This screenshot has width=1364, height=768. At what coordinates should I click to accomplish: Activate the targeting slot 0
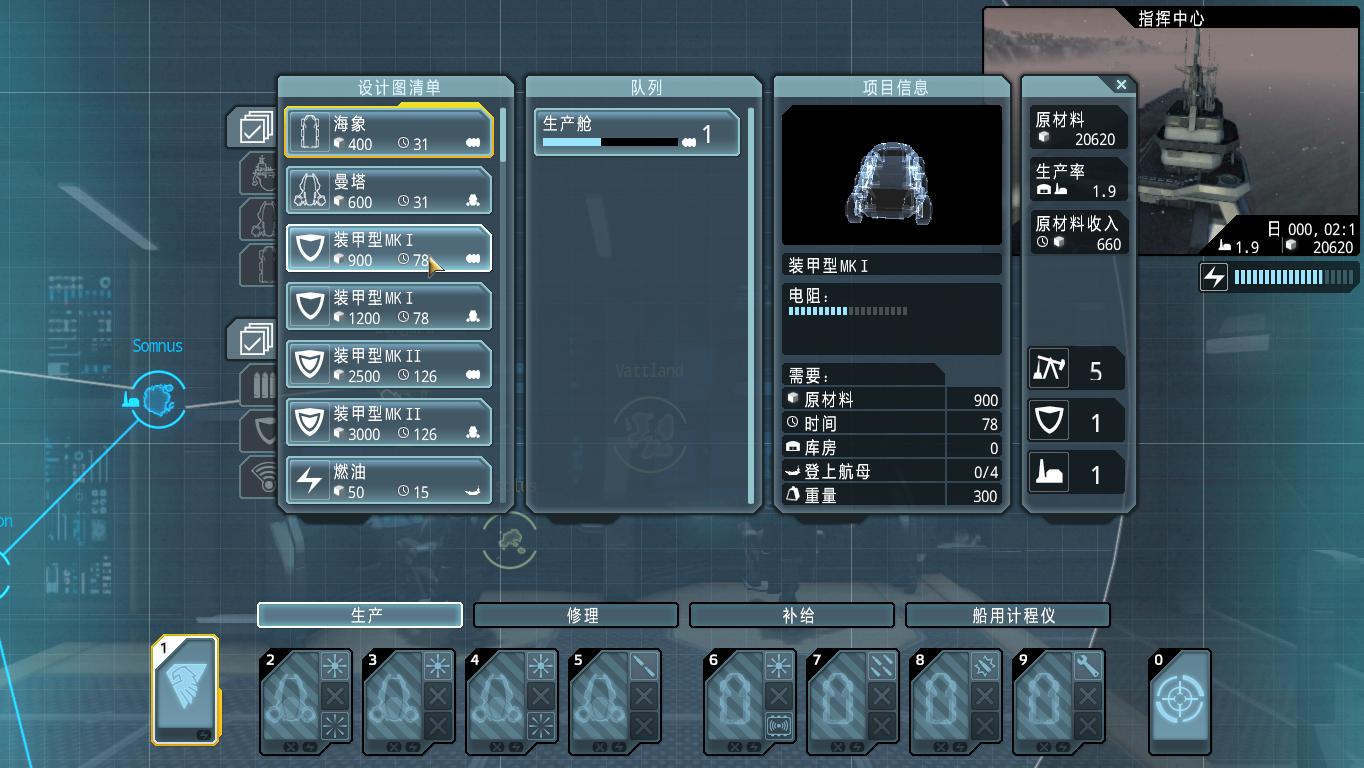coord(1180,700)
